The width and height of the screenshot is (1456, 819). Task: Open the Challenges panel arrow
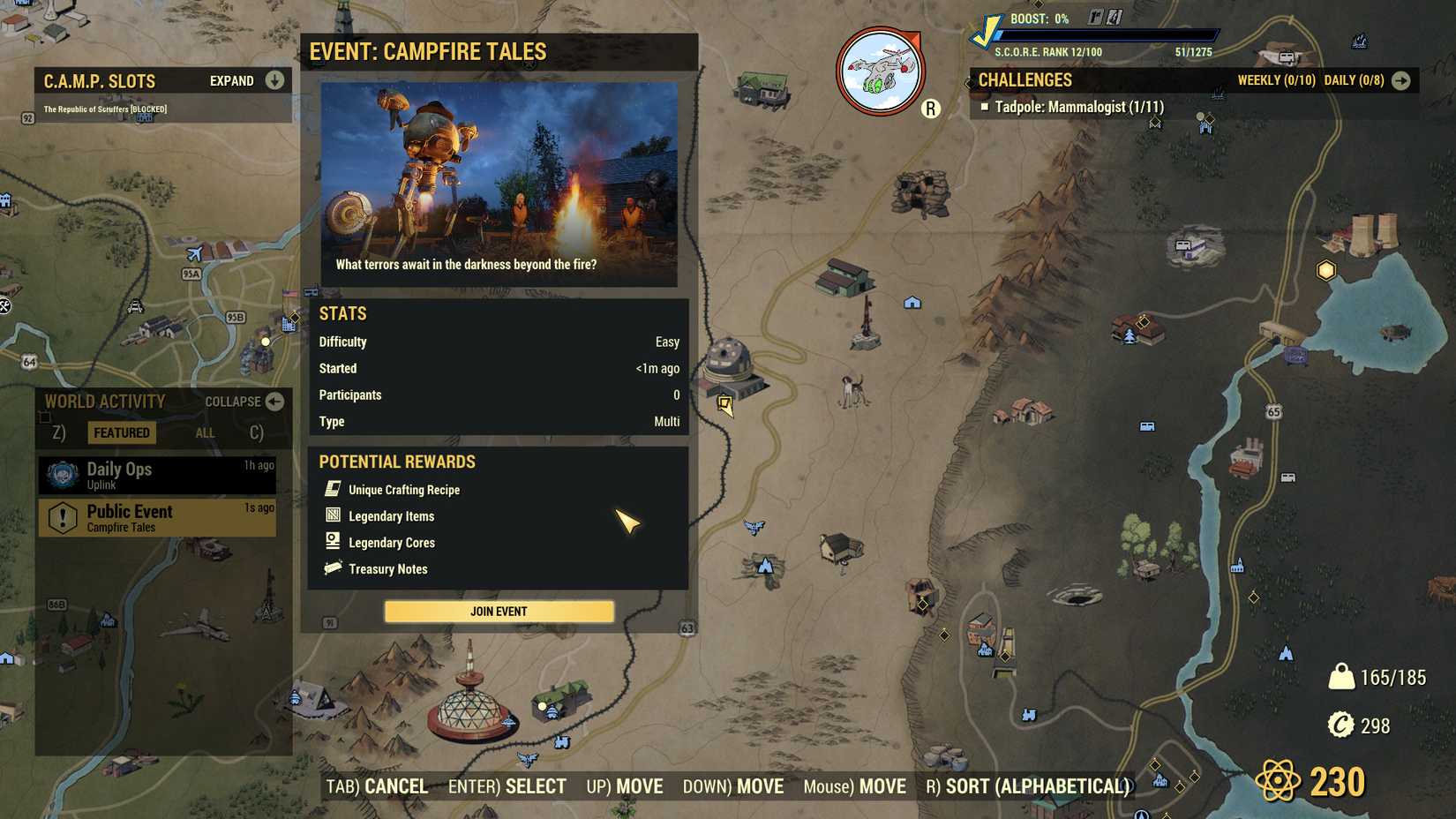coord(1403,79)
